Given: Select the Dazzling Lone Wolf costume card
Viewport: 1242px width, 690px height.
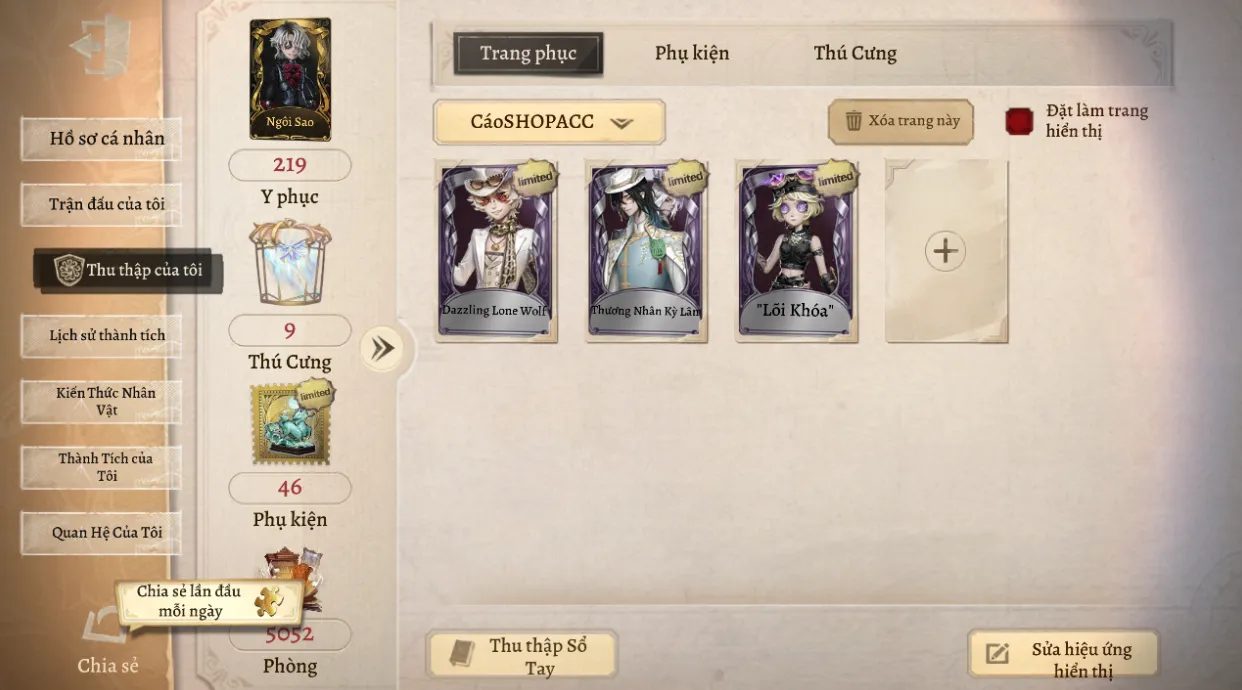Looking at the screenshot, I should point(496,250).
